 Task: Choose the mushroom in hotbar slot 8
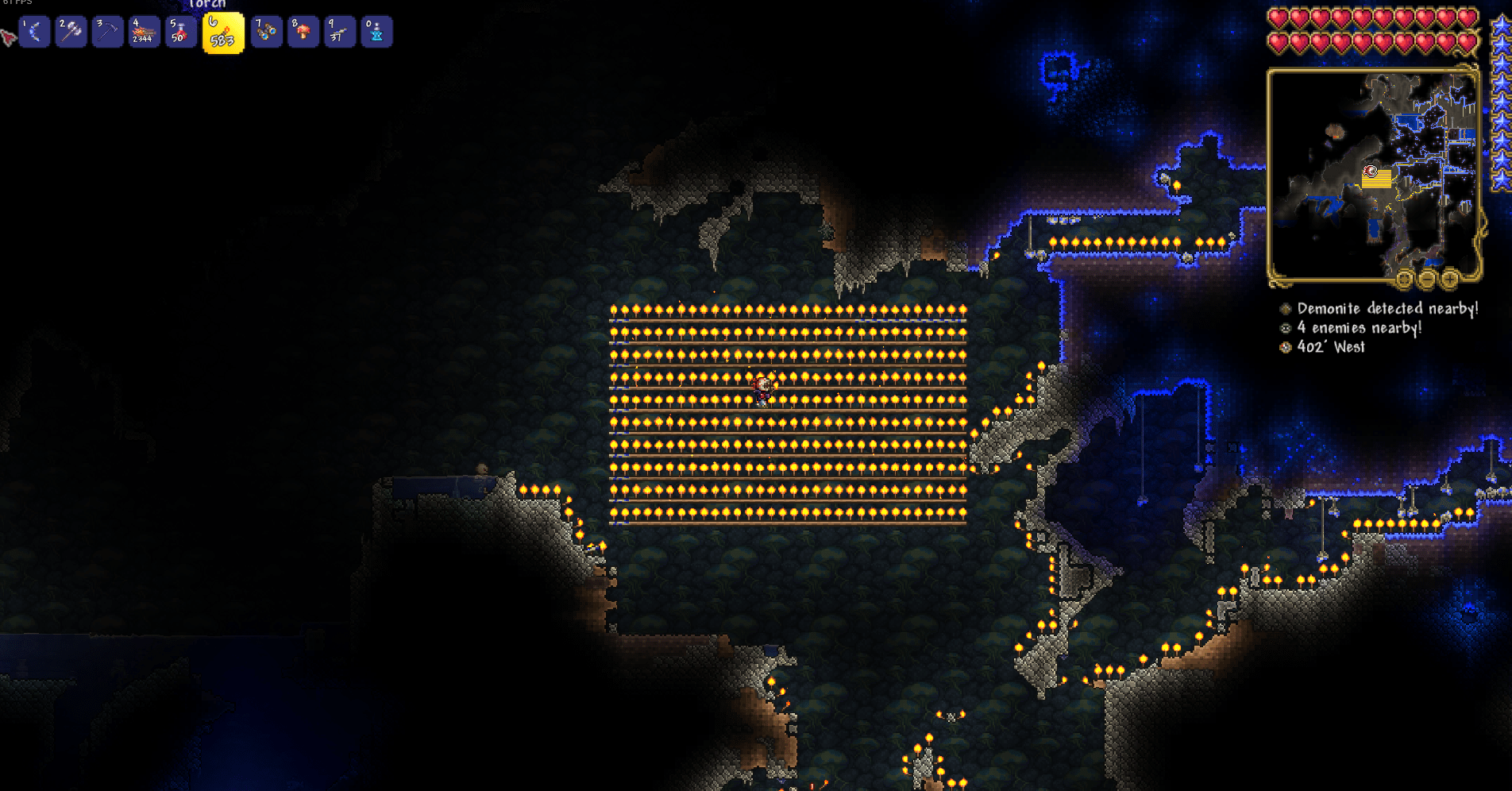[303, 32]
